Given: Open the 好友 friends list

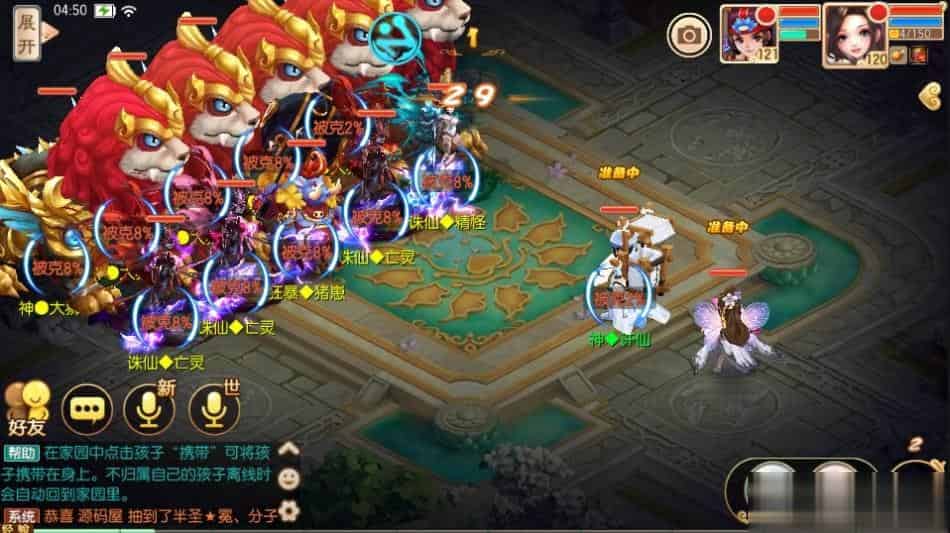Looking at the screenshot, I should pyautogui.click(x=27, y=407).
